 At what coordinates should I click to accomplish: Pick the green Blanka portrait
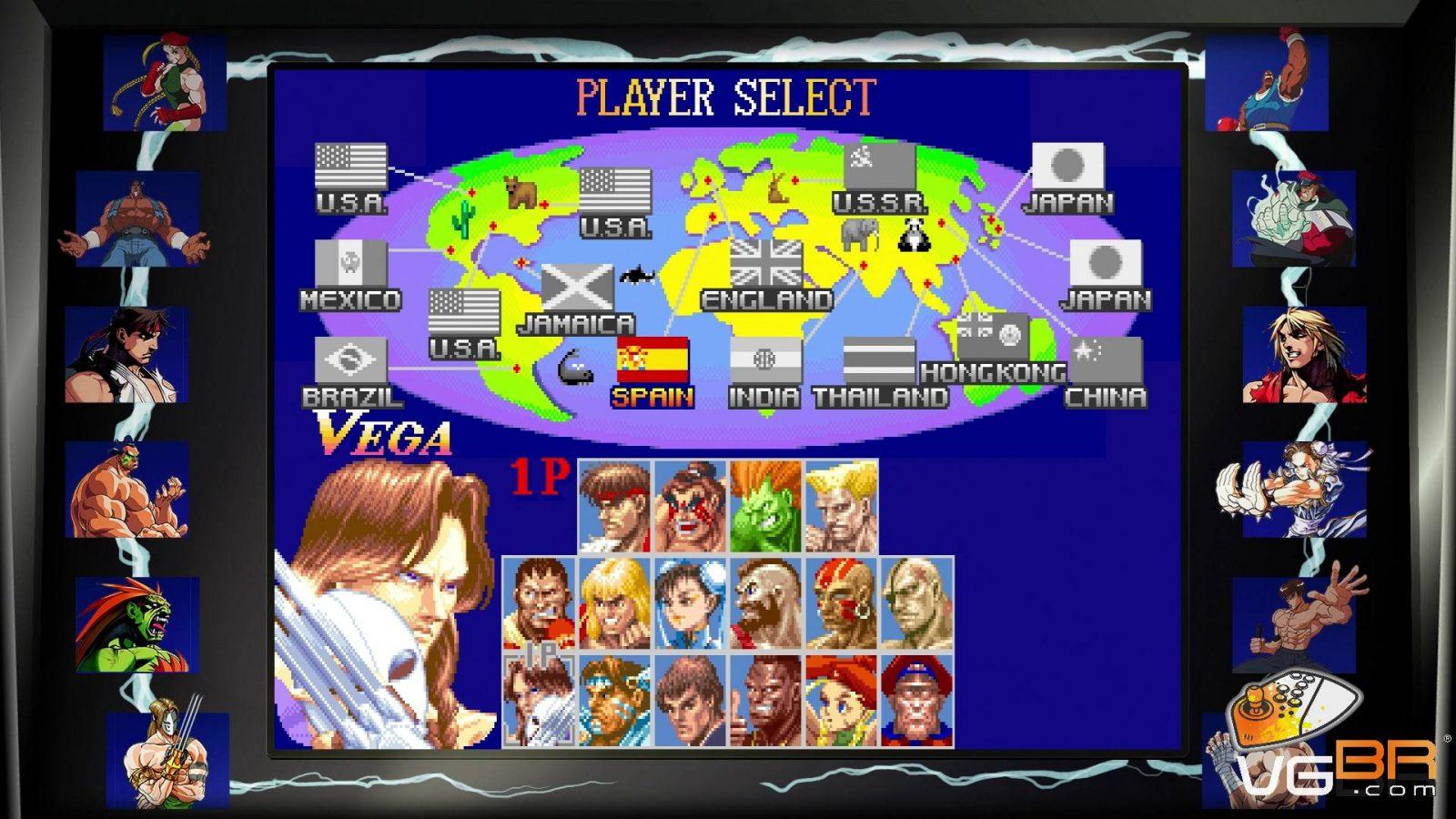tap(765, 506)
